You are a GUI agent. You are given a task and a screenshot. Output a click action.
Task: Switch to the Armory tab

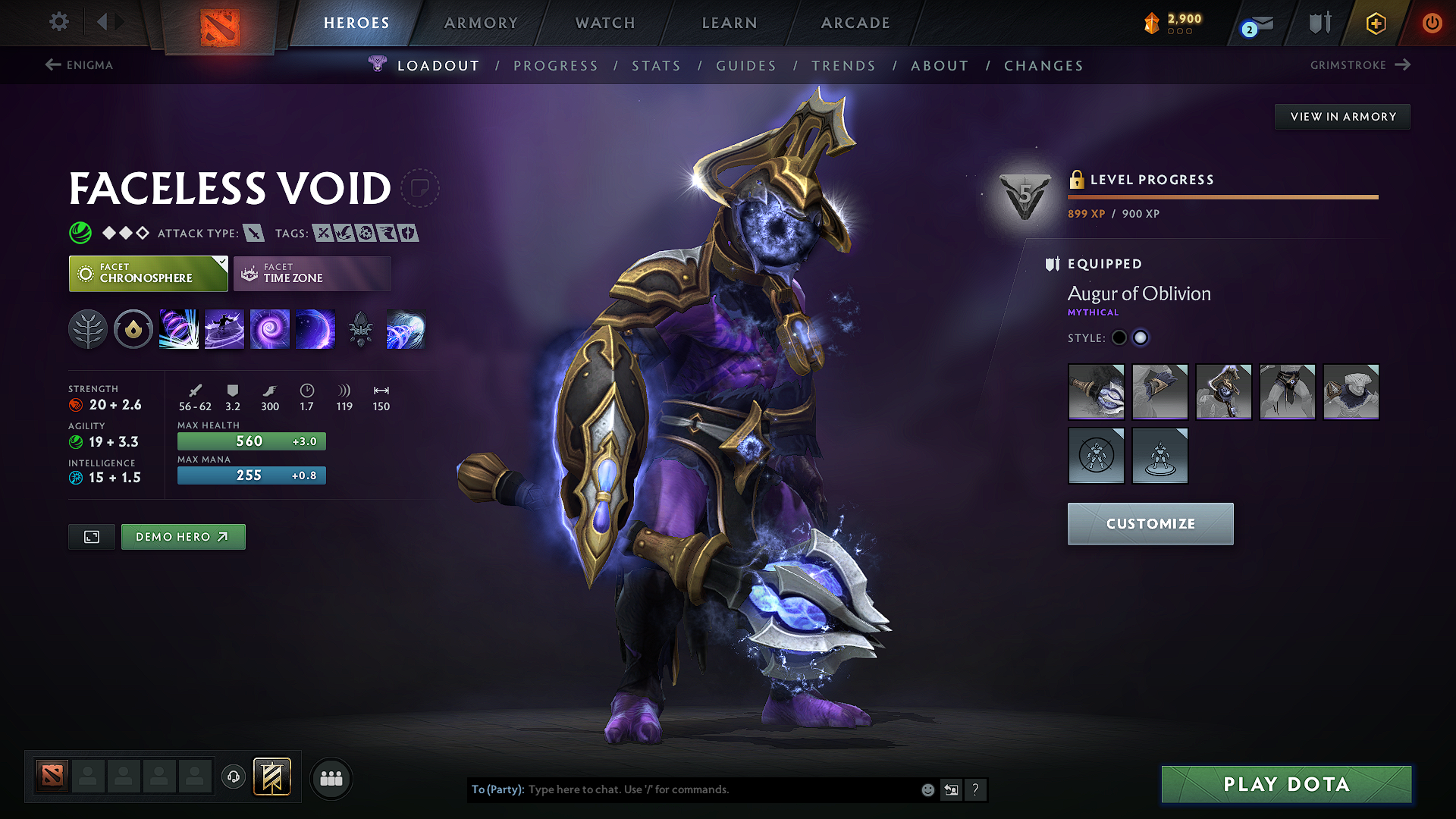coord(481,23)
